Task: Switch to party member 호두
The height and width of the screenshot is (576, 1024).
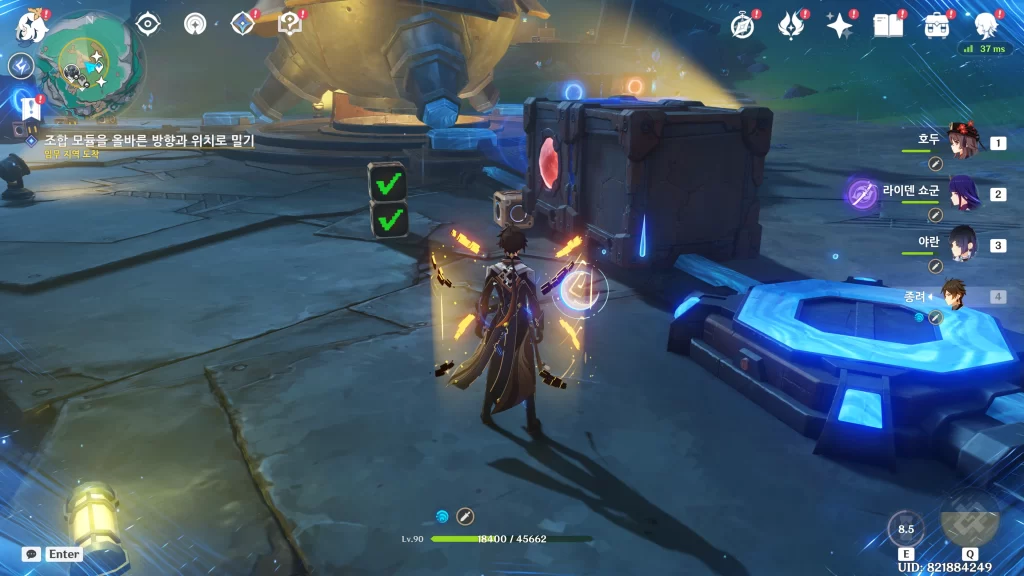Action: tap(962, 143)
